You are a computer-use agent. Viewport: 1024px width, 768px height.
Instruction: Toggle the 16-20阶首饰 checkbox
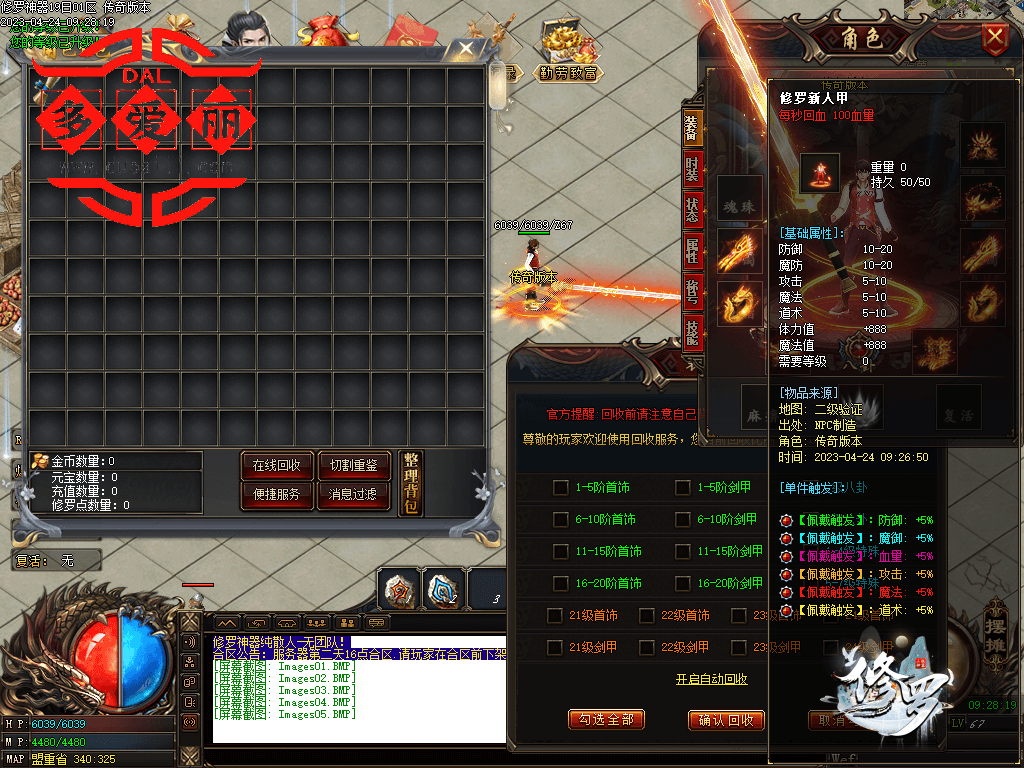[560, 583]
